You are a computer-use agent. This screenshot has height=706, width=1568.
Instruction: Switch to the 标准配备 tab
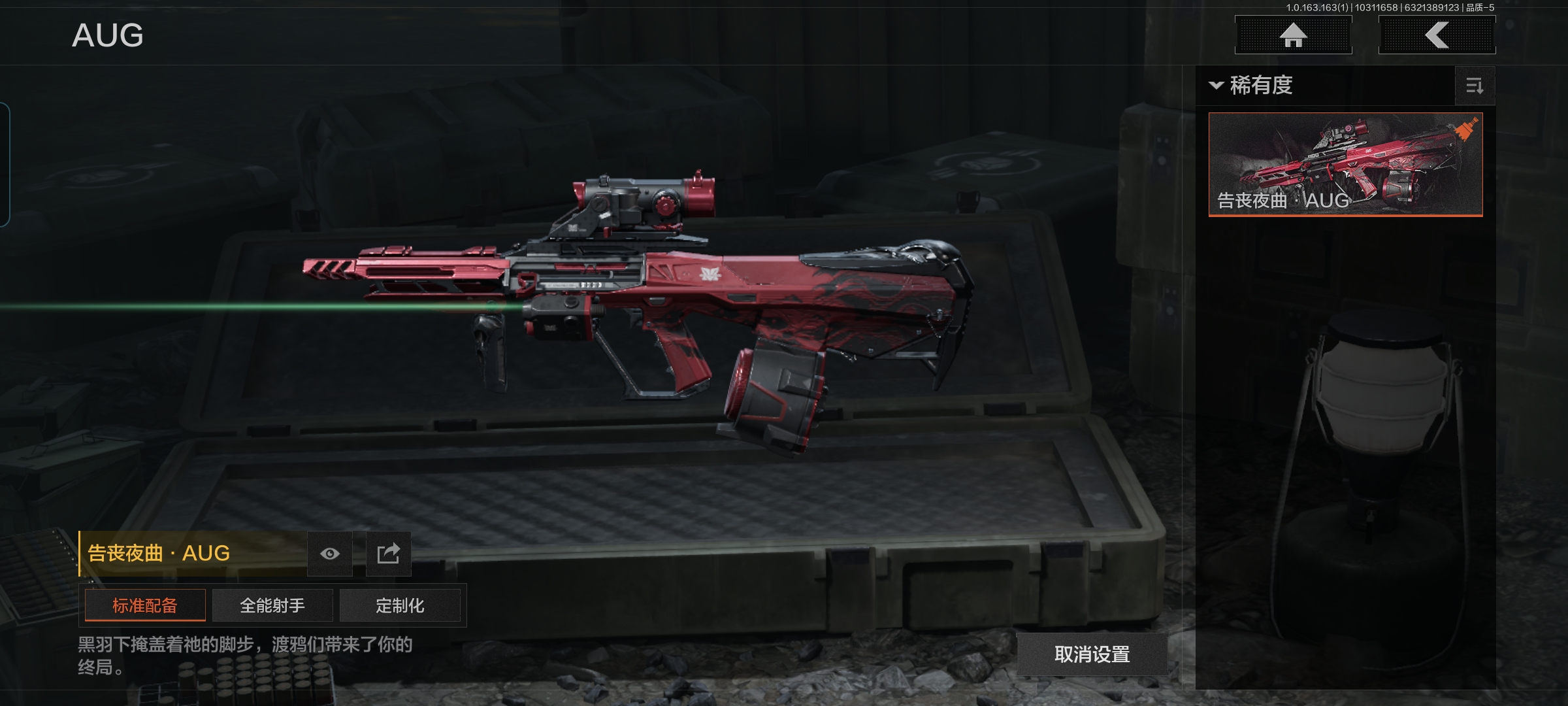145,605
